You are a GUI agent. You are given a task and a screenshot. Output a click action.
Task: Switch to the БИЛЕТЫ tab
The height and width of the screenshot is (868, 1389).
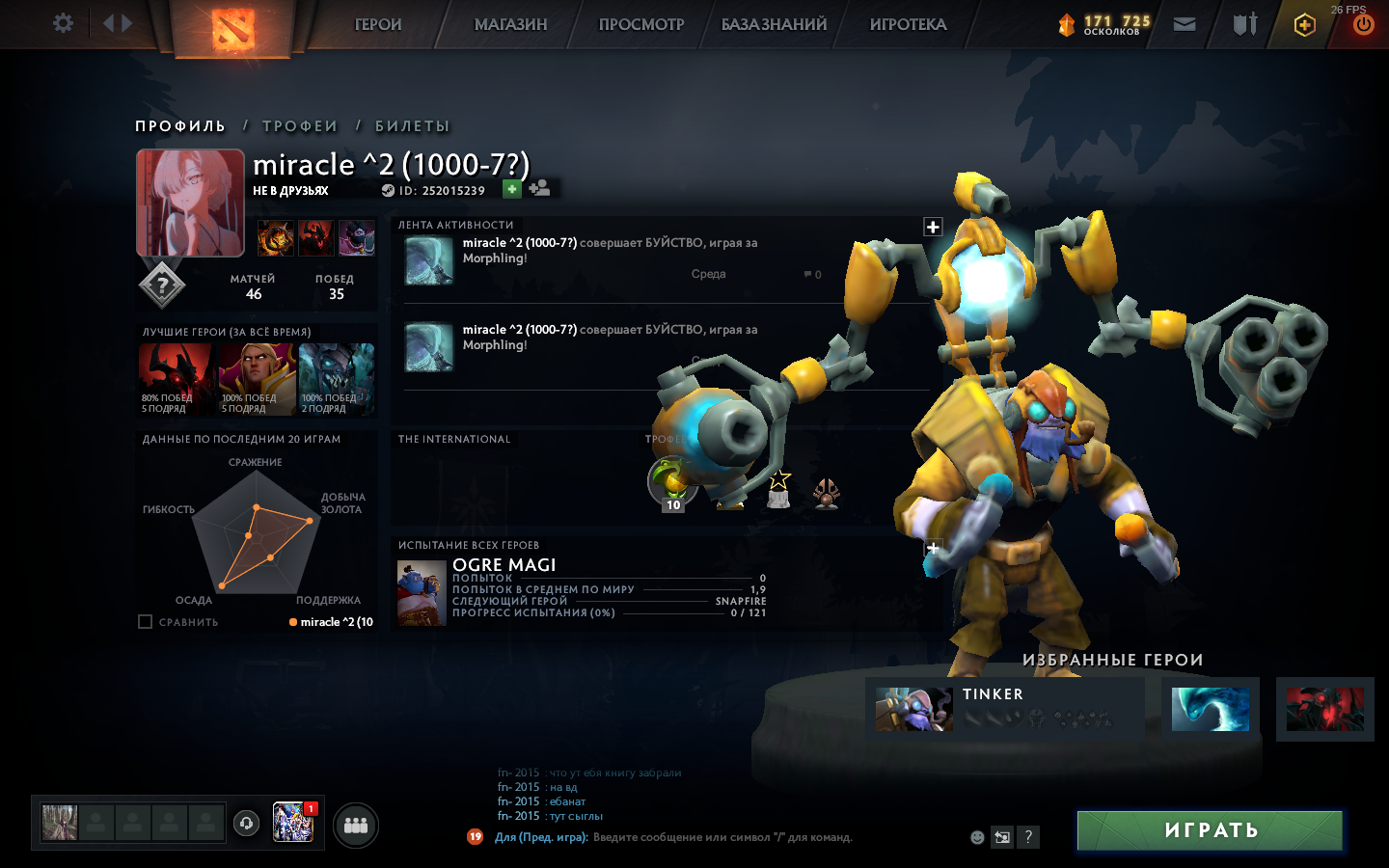click(x=412, y=126)
